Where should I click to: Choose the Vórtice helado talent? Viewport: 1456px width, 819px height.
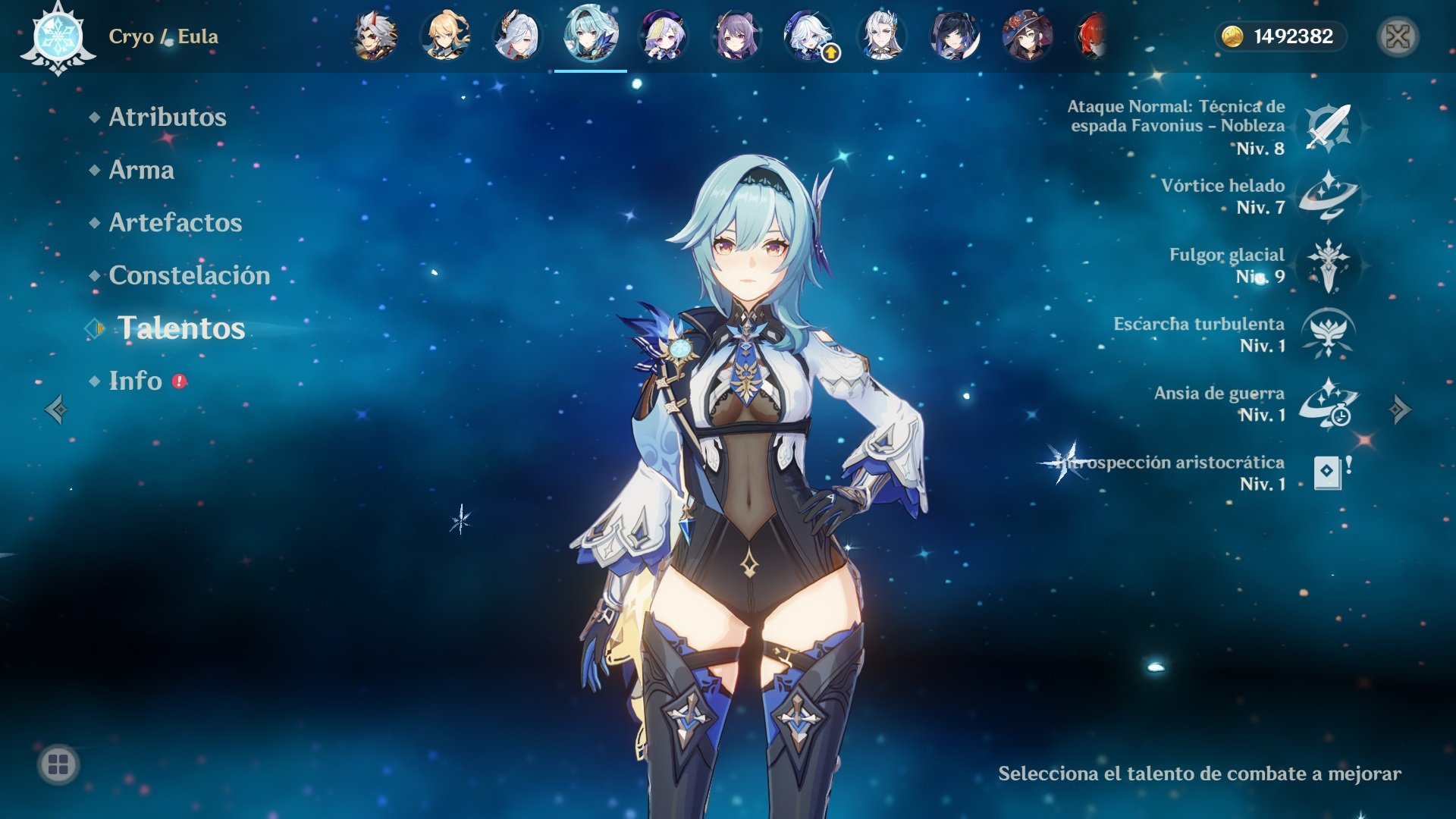pos(1328,196)
